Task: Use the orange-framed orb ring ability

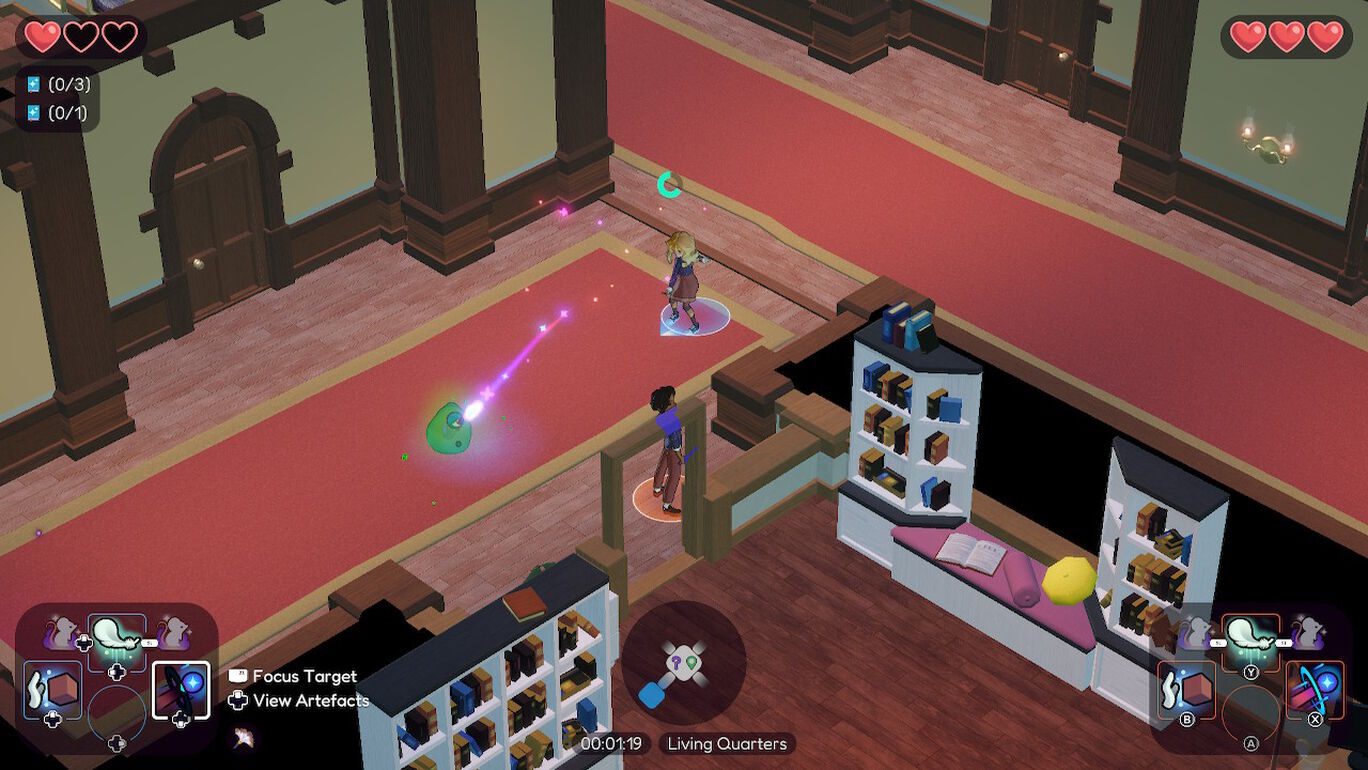Action: tap(1315, 689)
